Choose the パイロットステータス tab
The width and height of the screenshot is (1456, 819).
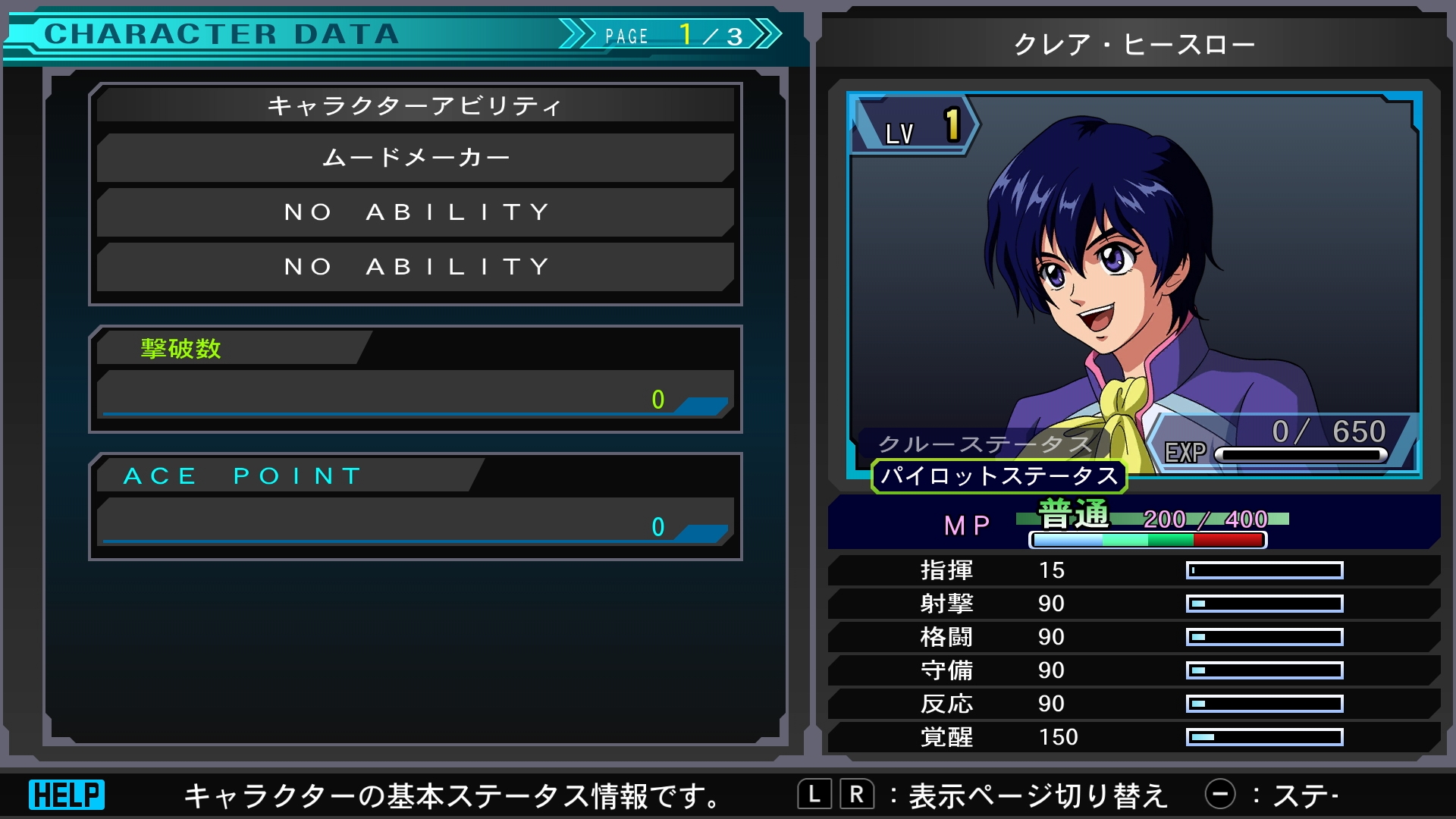point(999,476)
